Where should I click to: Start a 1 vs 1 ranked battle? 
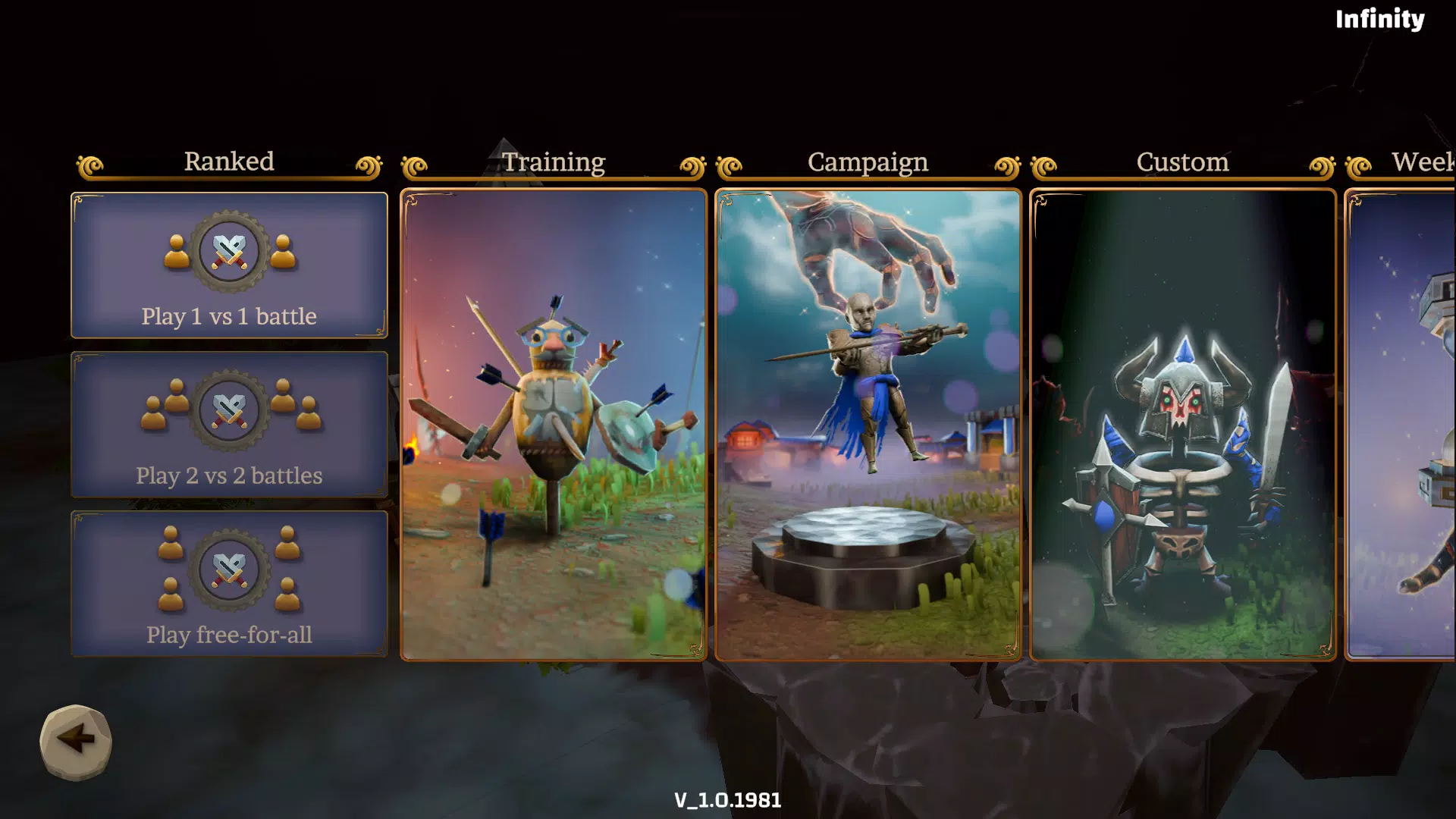(x=228, y=265)
